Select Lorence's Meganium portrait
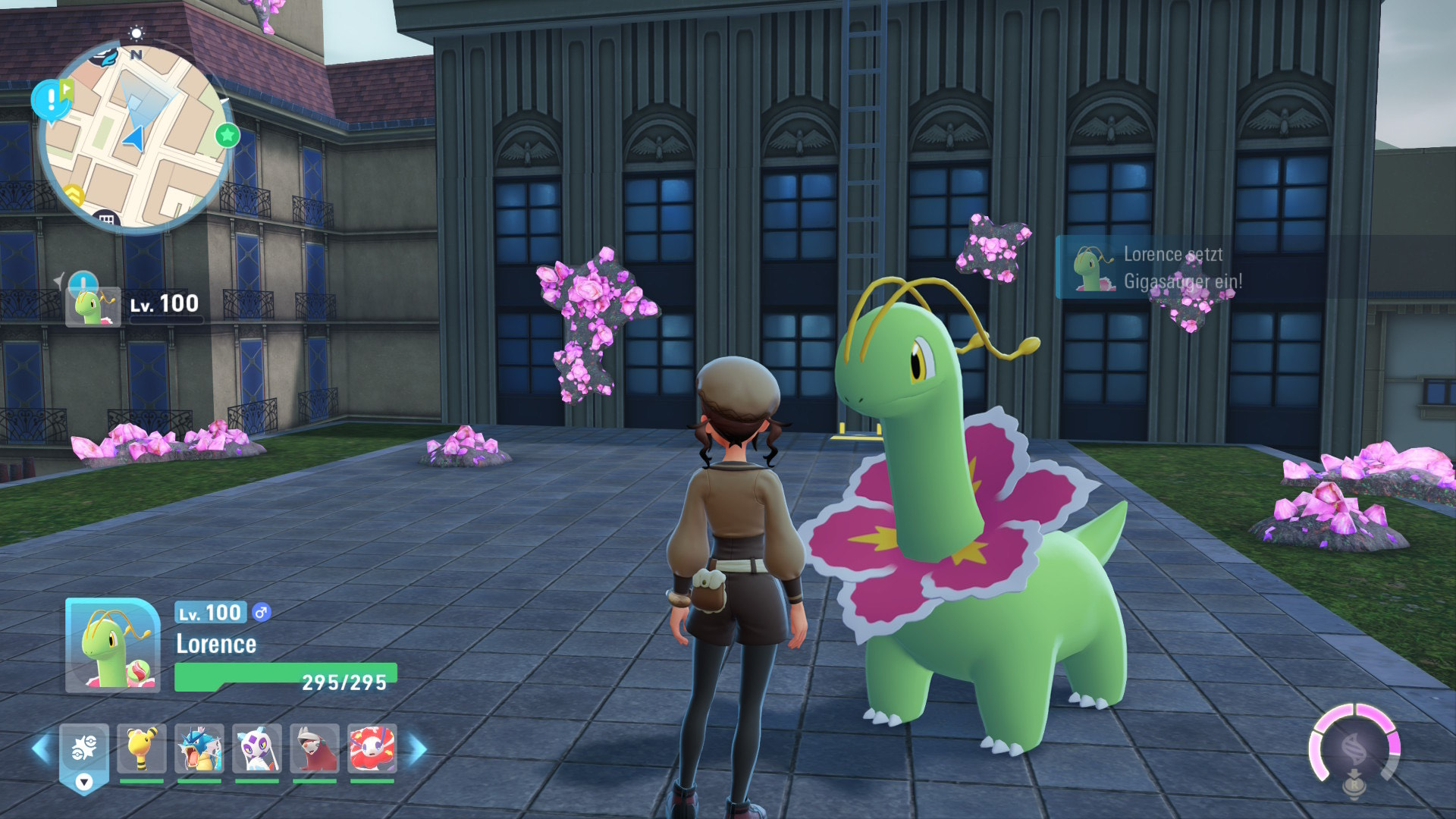The width and height of the screenshot is (1456, 819). [x=112, y=645]
